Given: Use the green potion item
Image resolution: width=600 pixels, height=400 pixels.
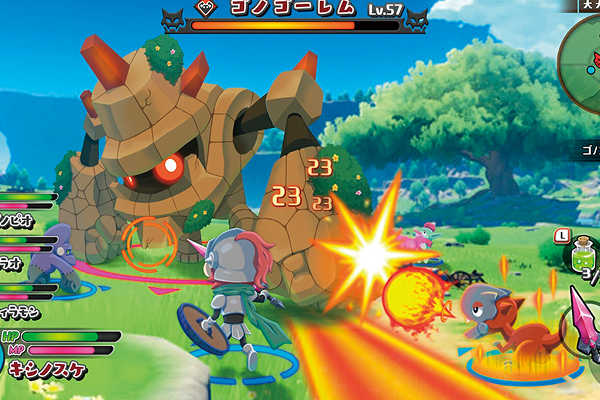Looking at the screenshot, I should point(579,259).
